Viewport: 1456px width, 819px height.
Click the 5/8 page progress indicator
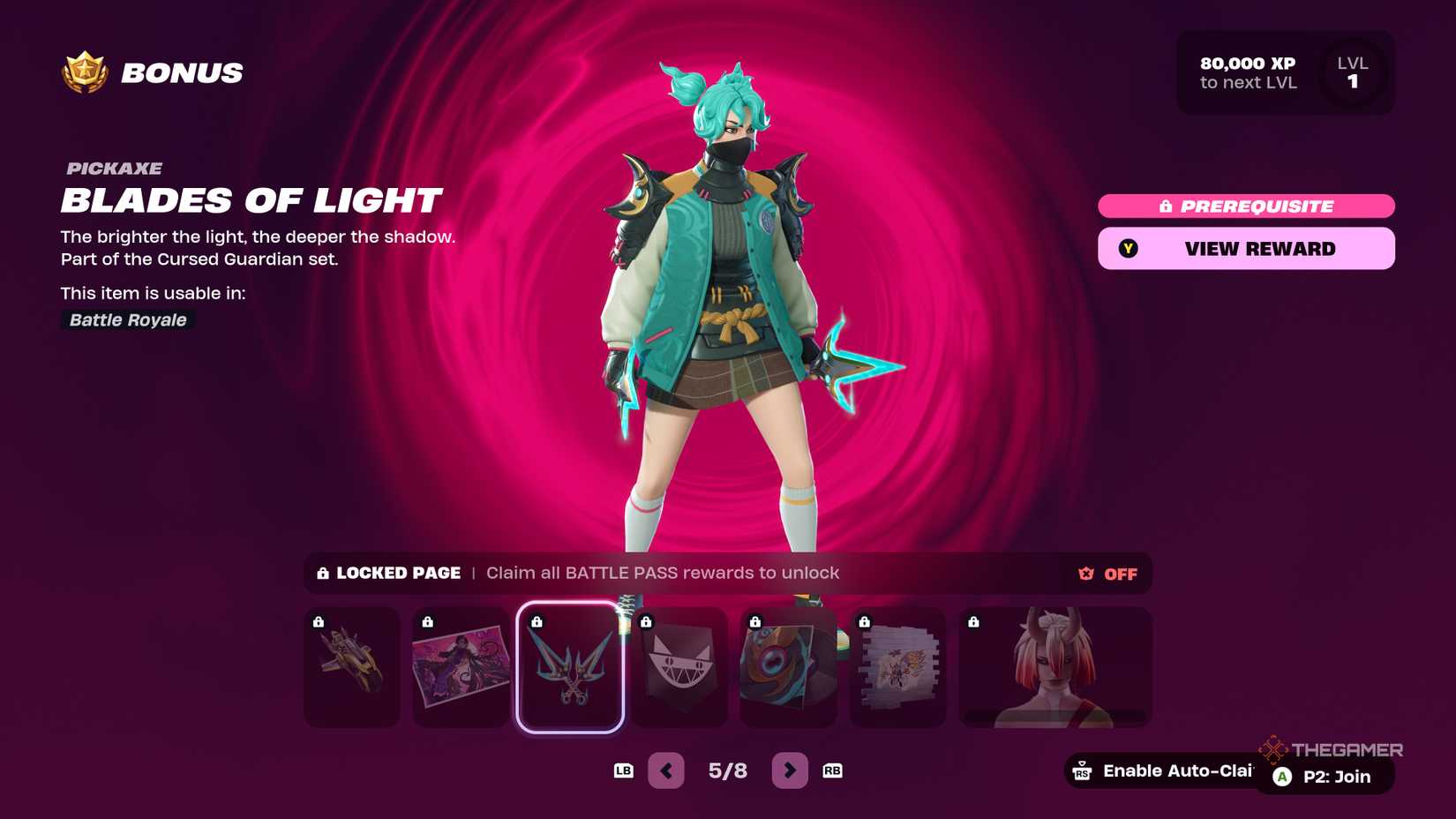(728, 770)
